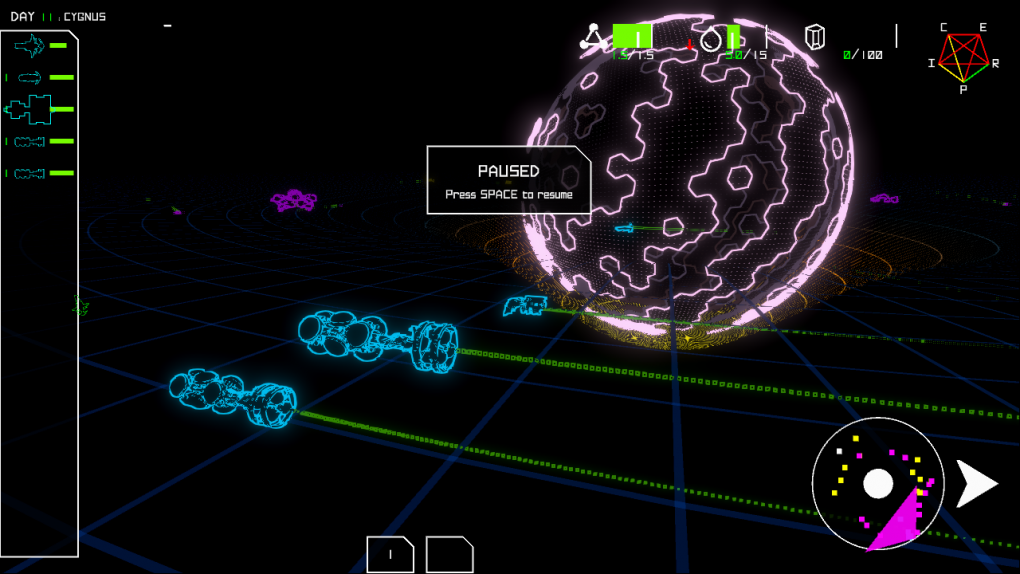Screen dimensions: 1020x574
Task: Select the small capsule ship in fleet list
Action: click(x=30, y=77)
